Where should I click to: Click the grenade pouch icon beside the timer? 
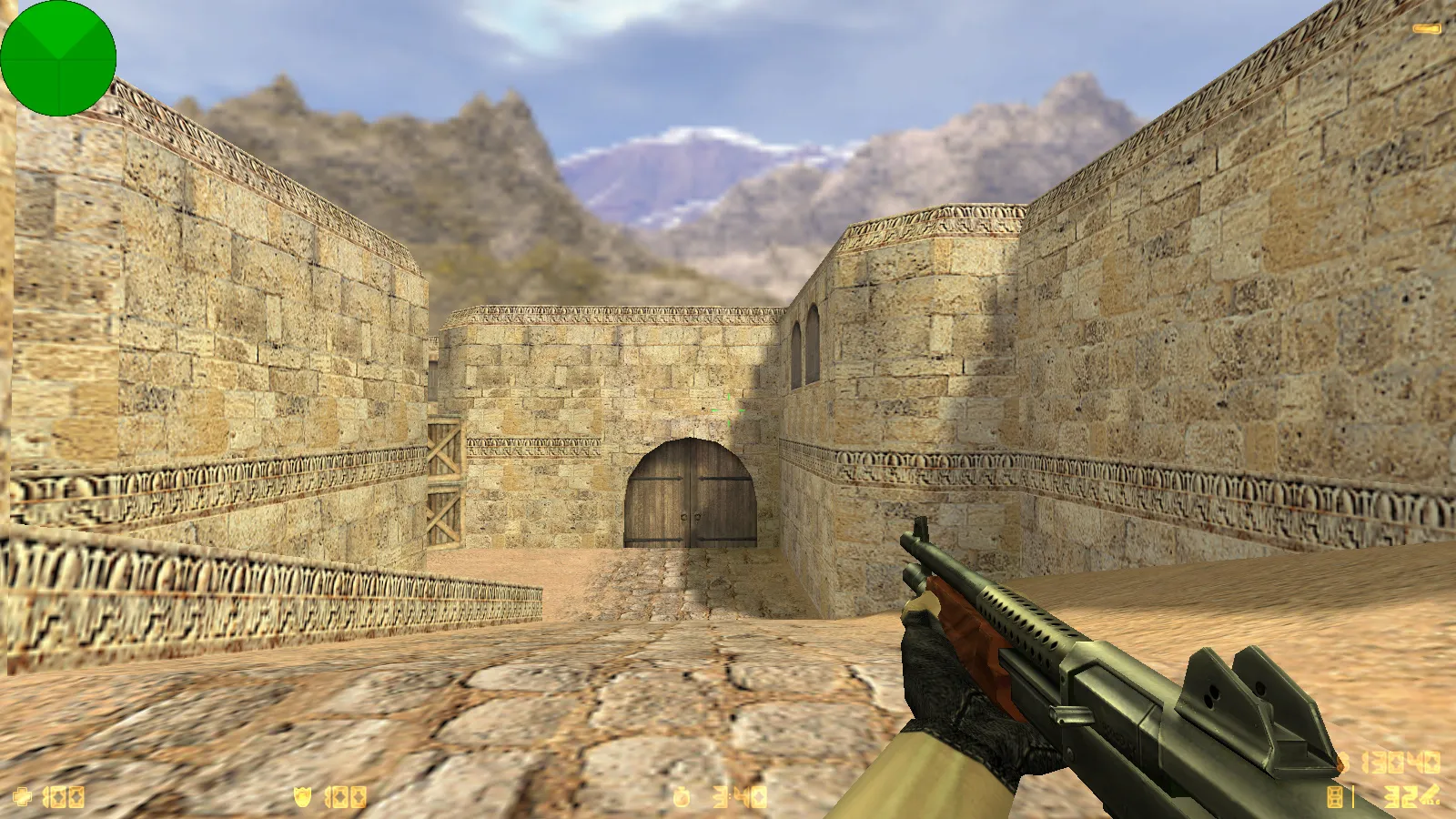681,794
